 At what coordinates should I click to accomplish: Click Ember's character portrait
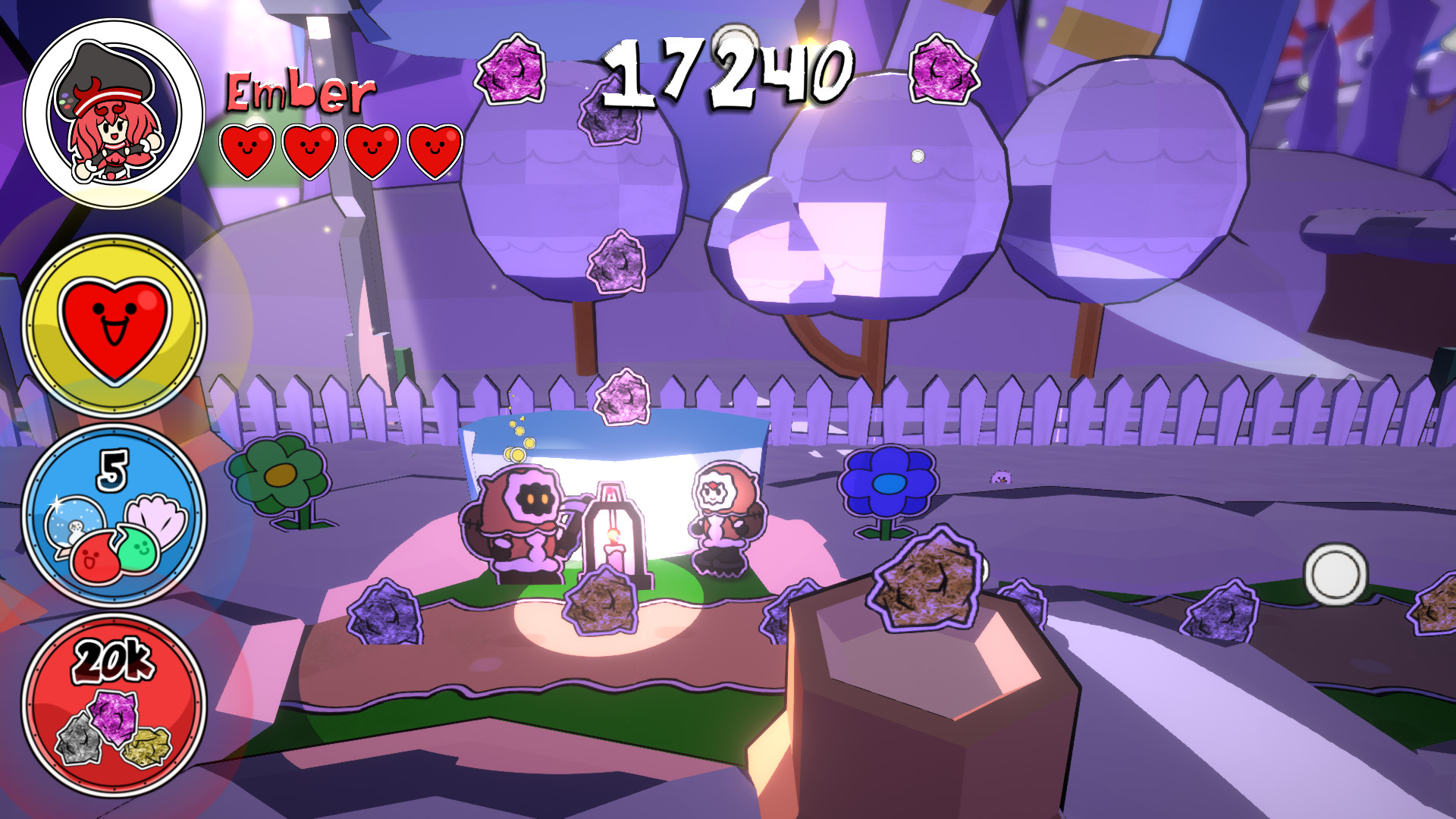114,114
